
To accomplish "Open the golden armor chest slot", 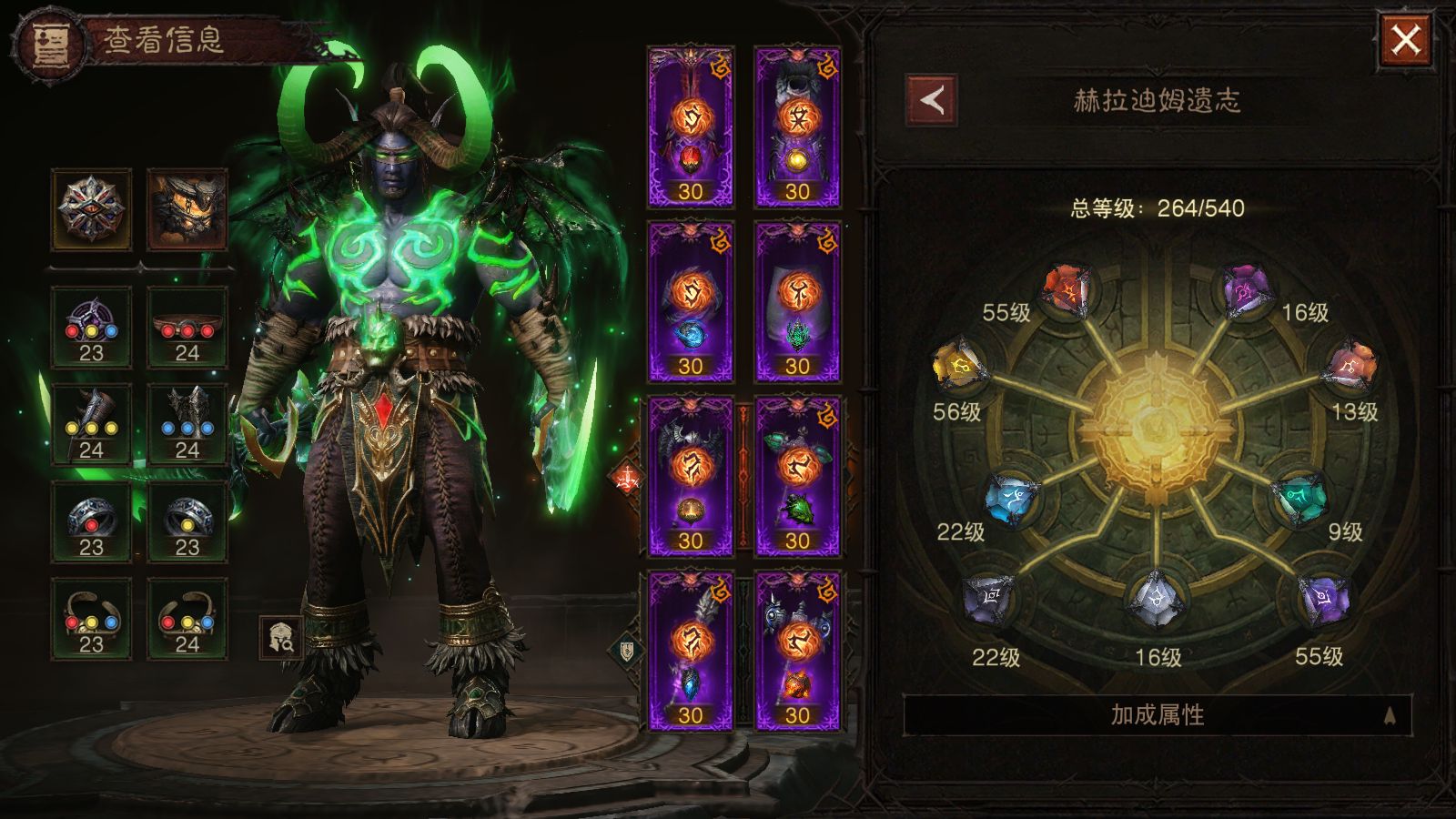I will click(187, 208).
